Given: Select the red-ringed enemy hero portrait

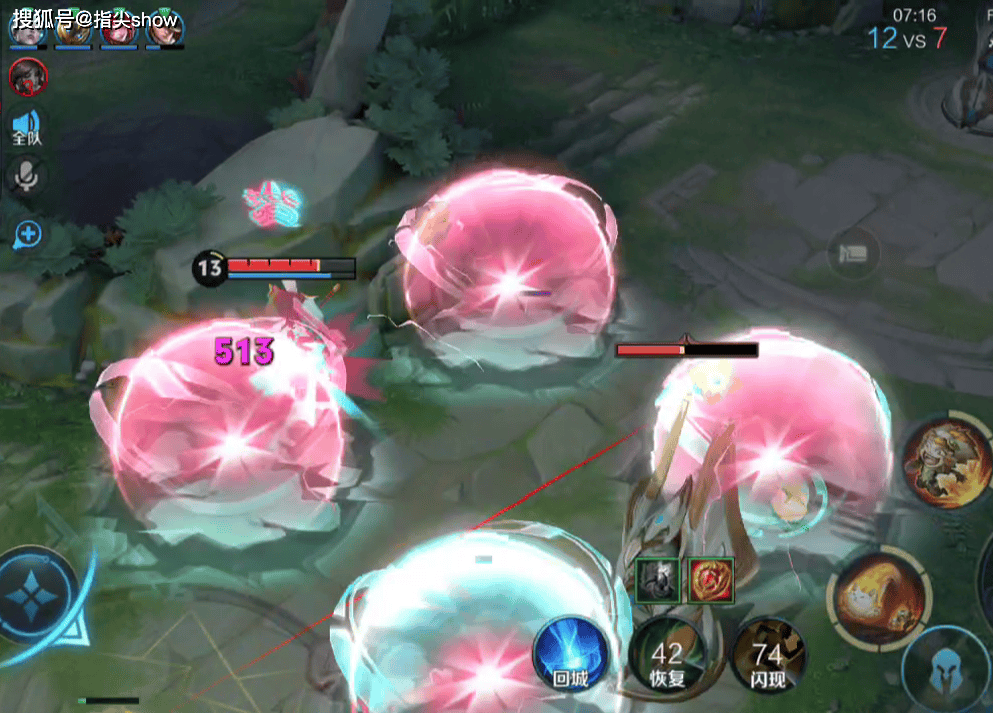Looking at the screenshot, I should [x=27, y=77].
